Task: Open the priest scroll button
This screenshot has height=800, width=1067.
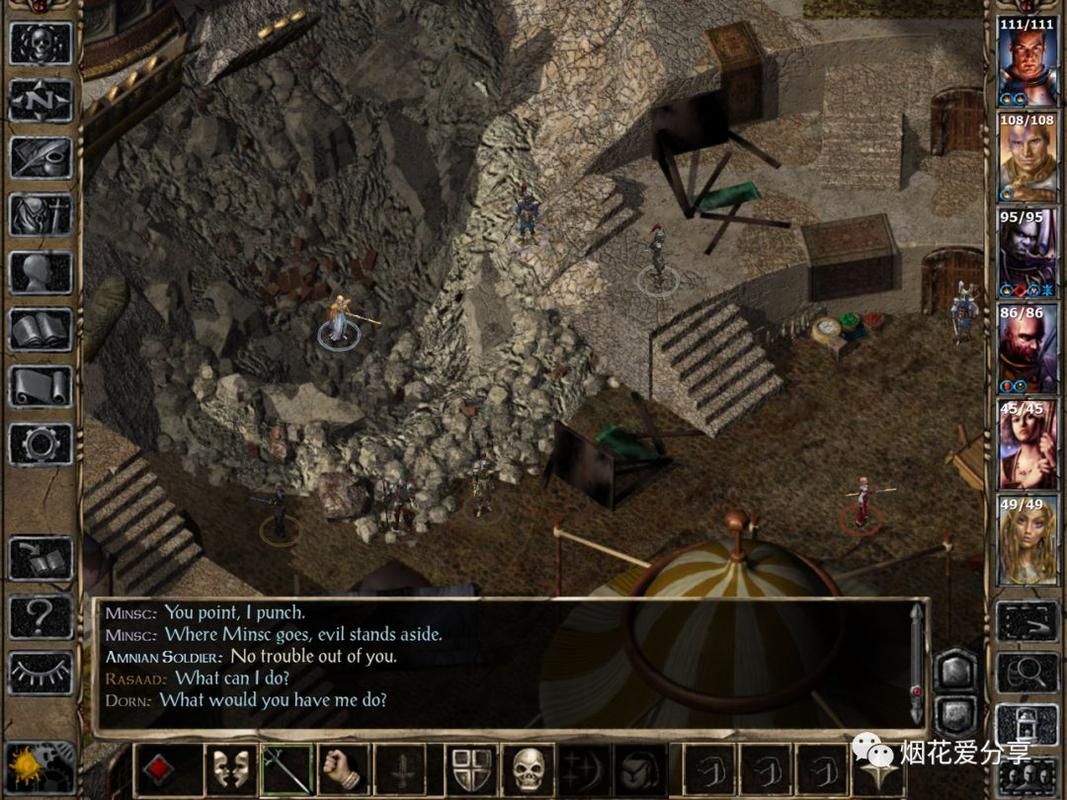Action: tap(41, 385)
